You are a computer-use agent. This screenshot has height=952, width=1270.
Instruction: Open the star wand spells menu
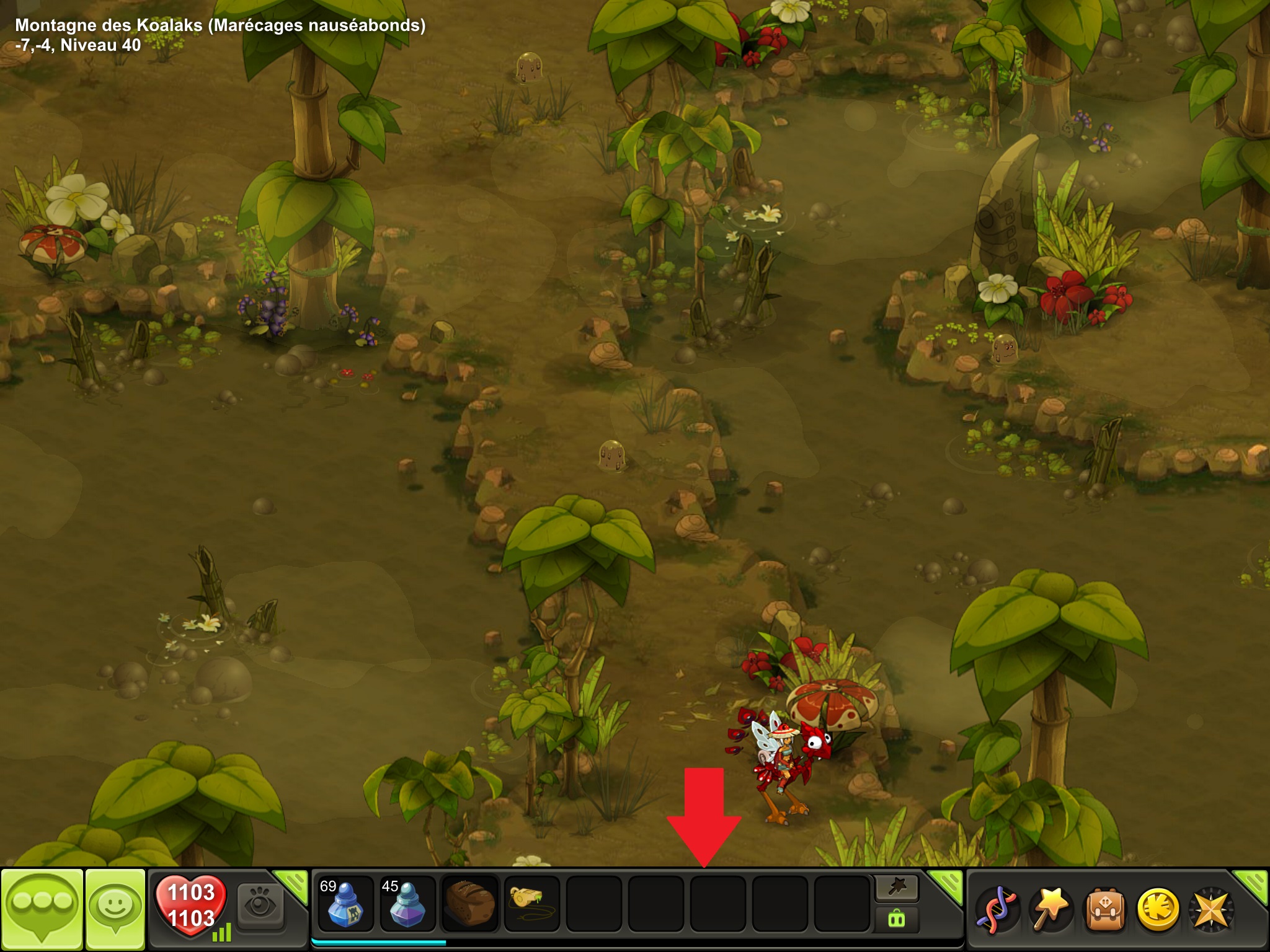[1050, 909]
